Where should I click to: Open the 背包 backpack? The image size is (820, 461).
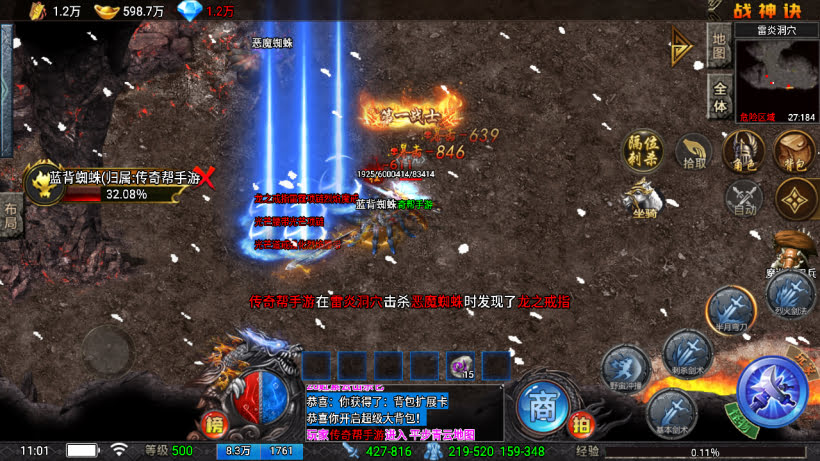pos(793,151)
